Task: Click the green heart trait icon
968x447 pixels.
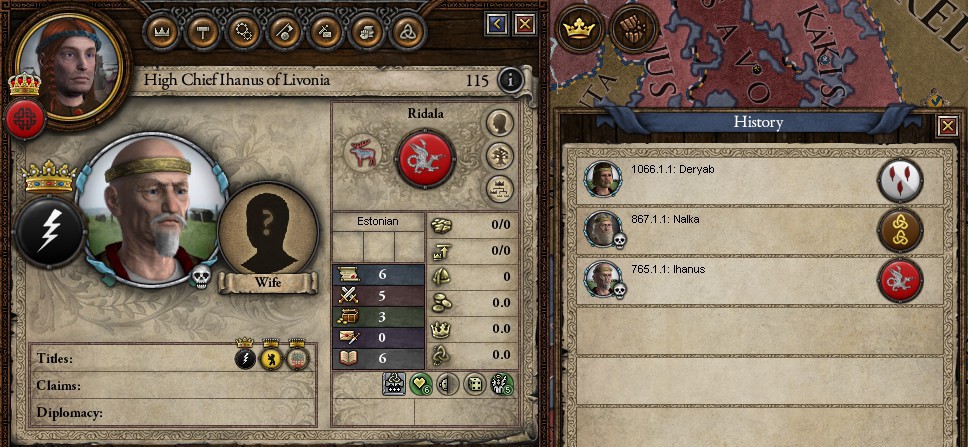Action: pos(421,385)
